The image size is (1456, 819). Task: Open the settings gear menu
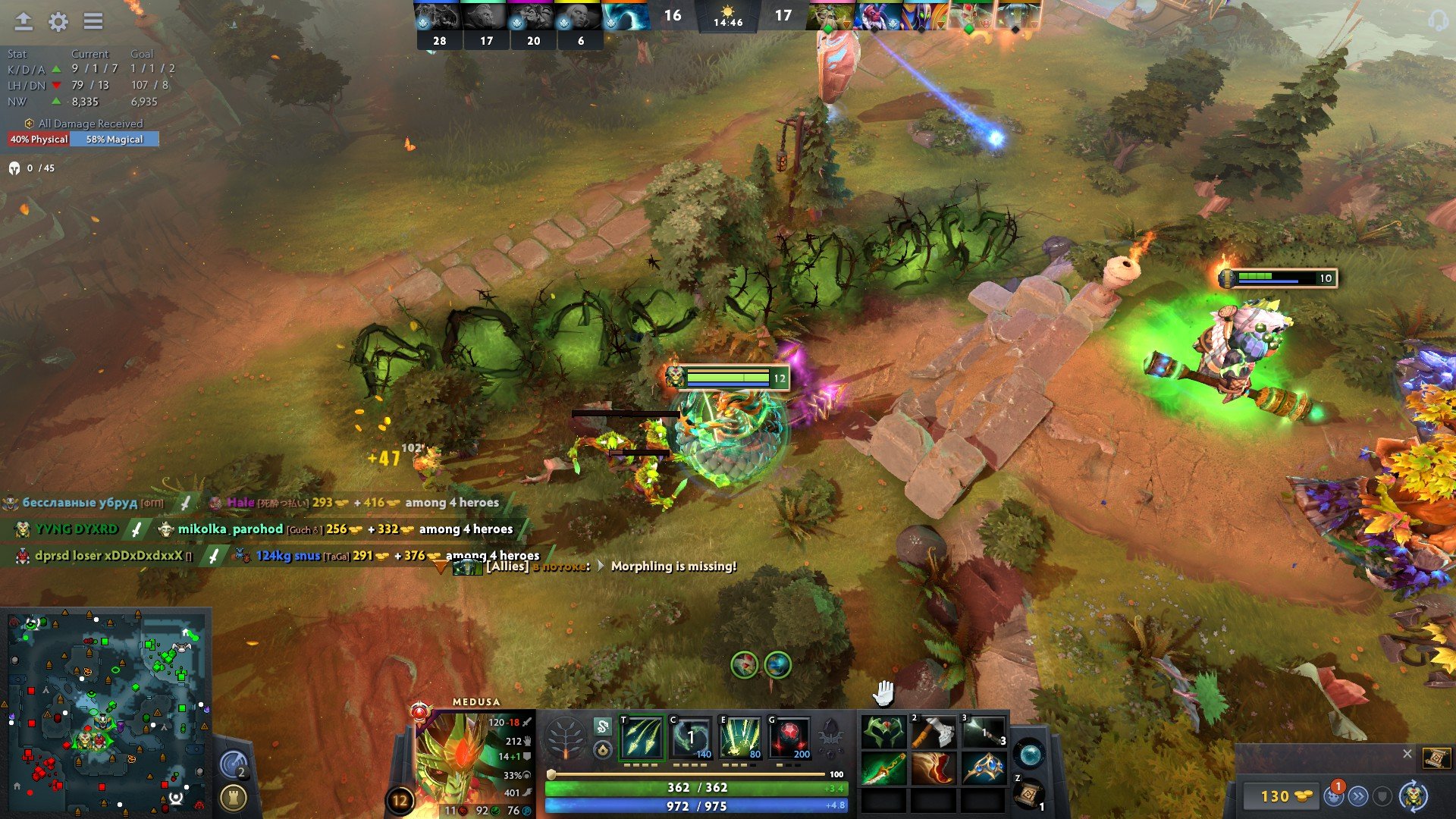pyautogui.click(x=58, y=22)
